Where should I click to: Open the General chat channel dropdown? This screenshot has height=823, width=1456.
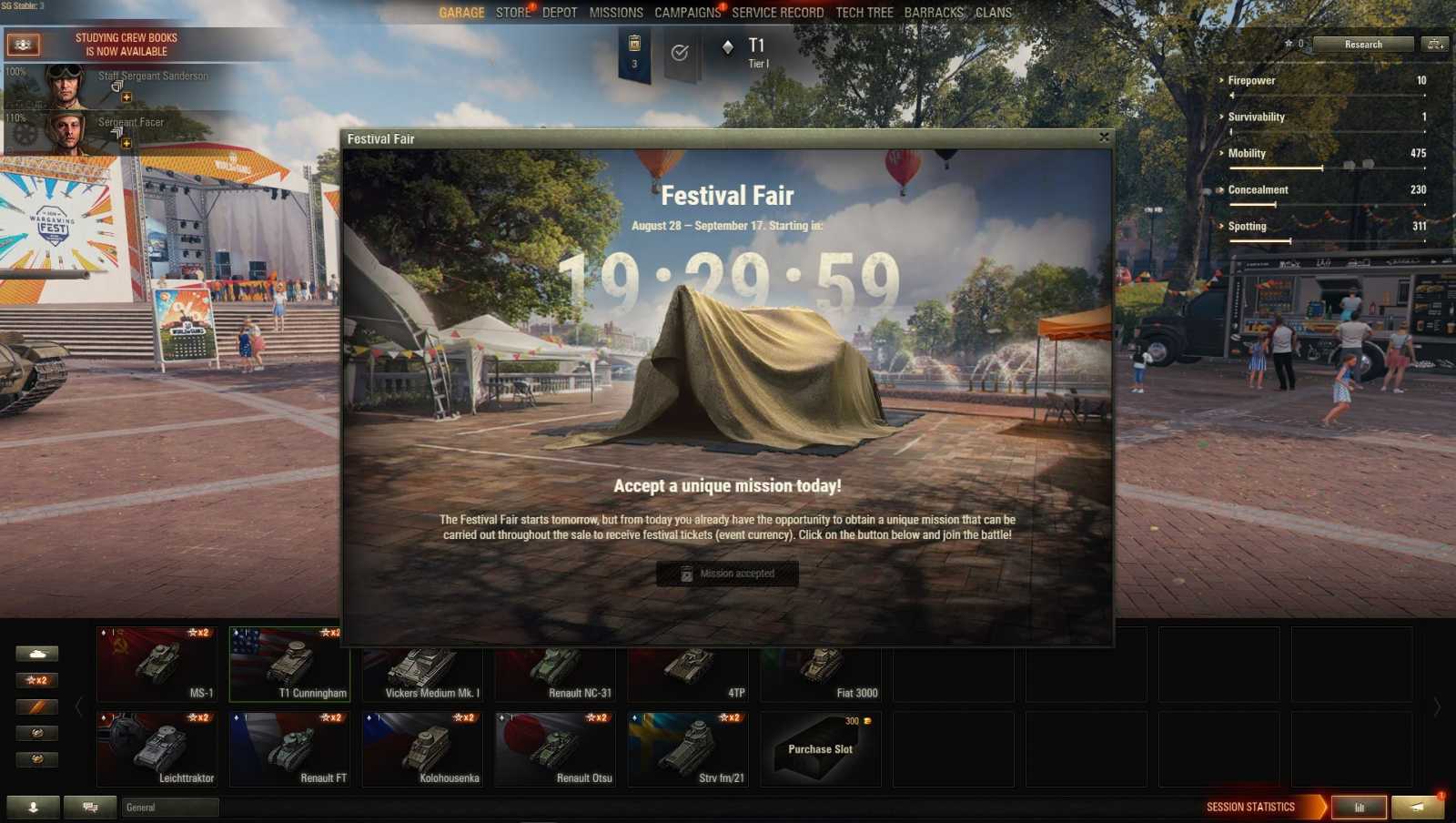pyautogui.click(x=168, y=807)
